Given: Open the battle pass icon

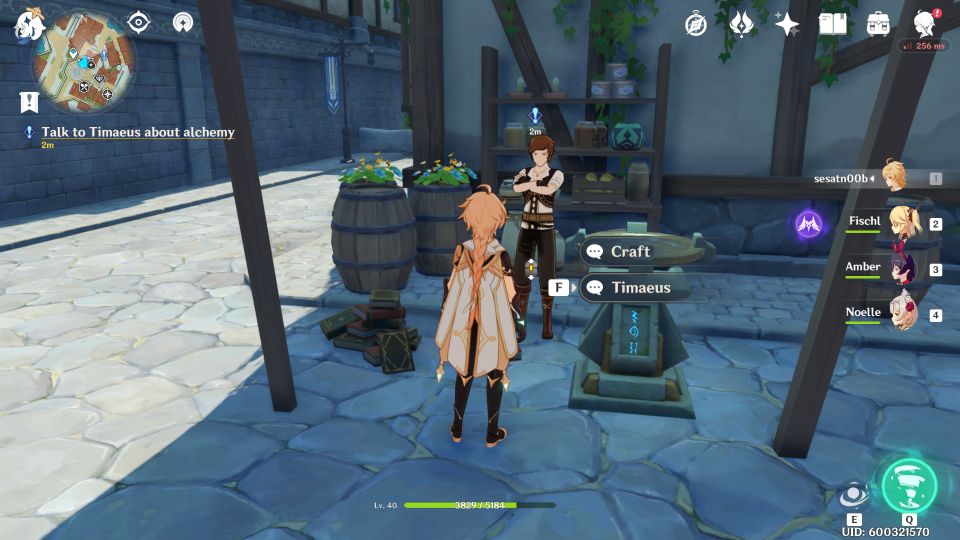Looking at the screenshot, I should [741, 25].
